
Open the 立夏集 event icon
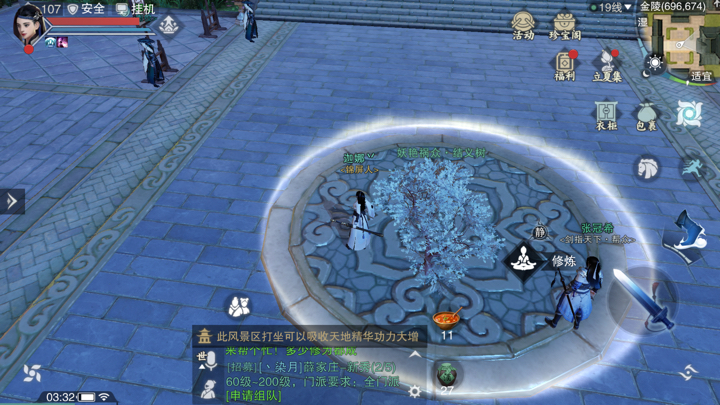(607, 66)
